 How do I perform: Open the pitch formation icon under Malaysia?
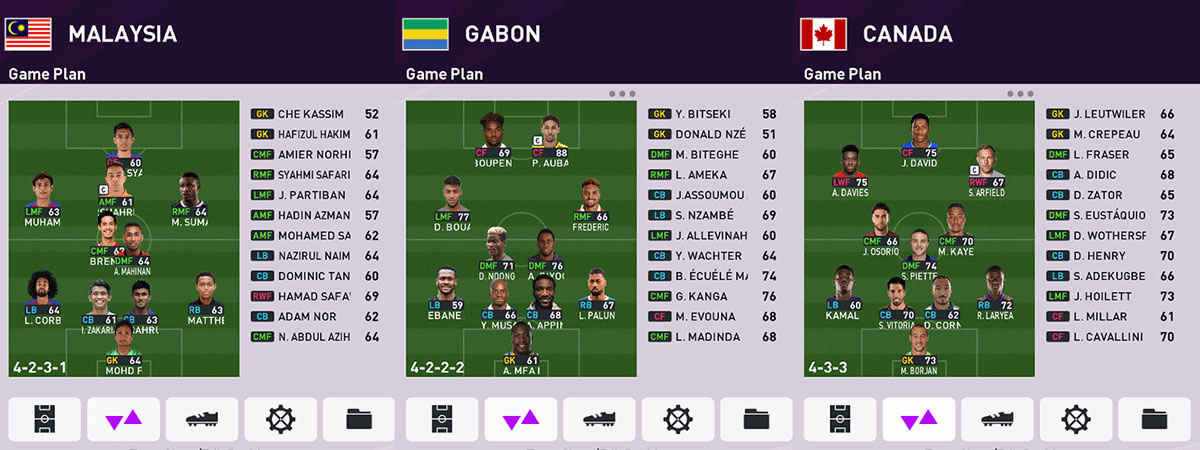pyautogui.click(x=44, y=419)
